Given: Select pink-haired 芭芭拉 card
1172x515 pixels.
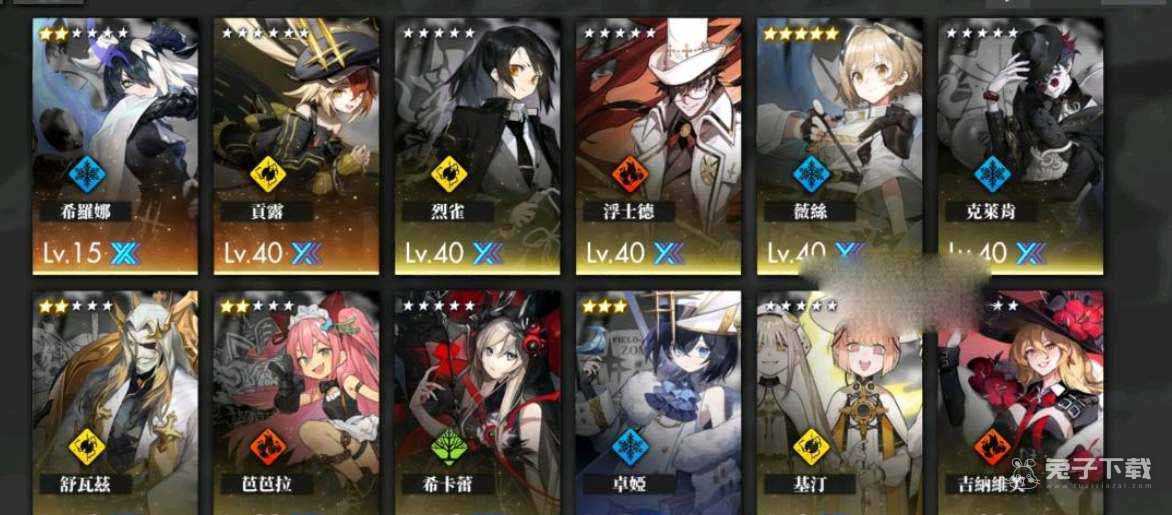Looking at the screenshot, I should [x=296, y=400].
